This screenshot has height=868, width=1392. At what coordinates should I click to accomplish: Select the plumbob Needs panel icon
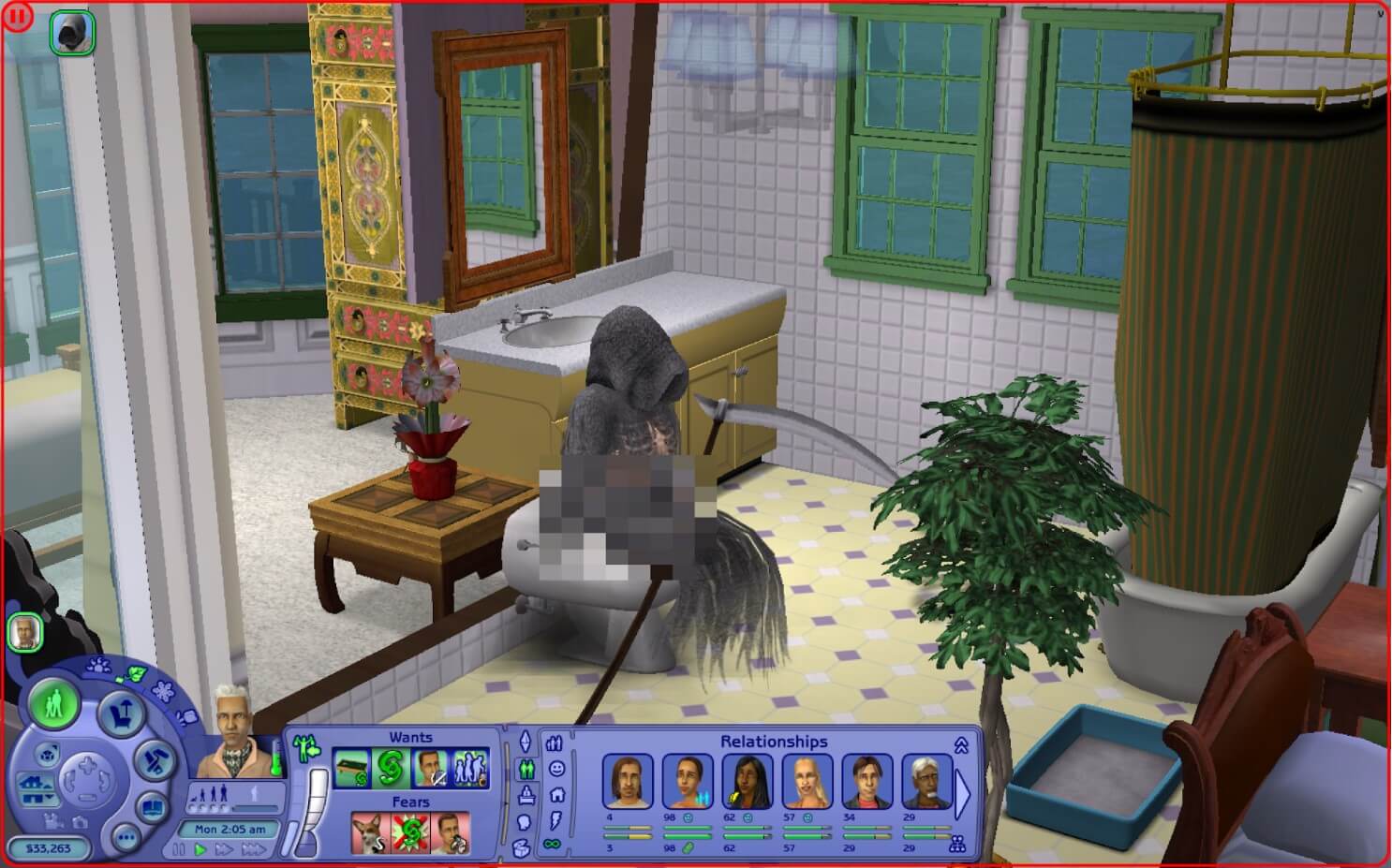click(x=526, y=741)
